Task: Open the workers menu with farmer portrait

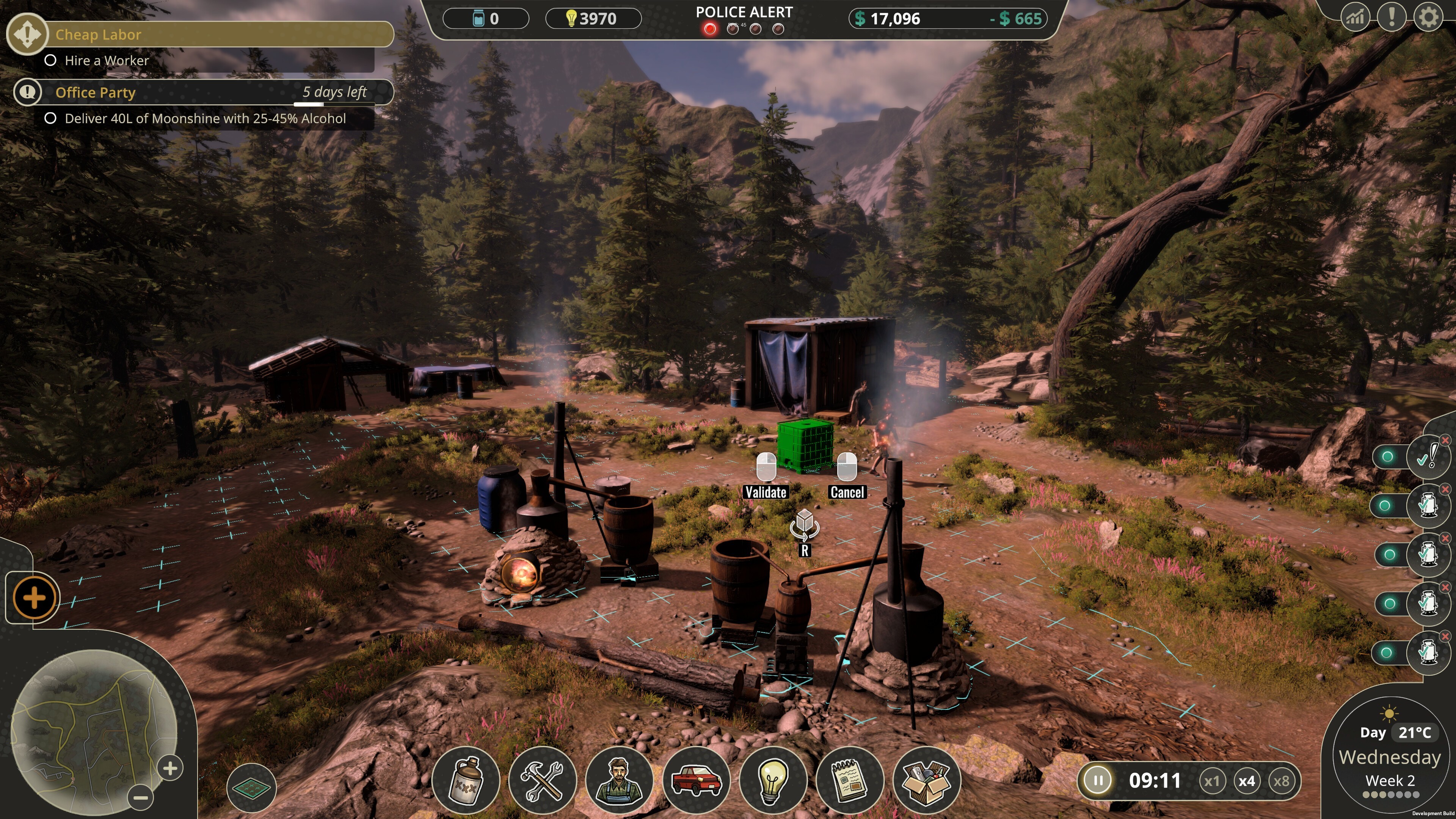Action: [x=620, y=781]
